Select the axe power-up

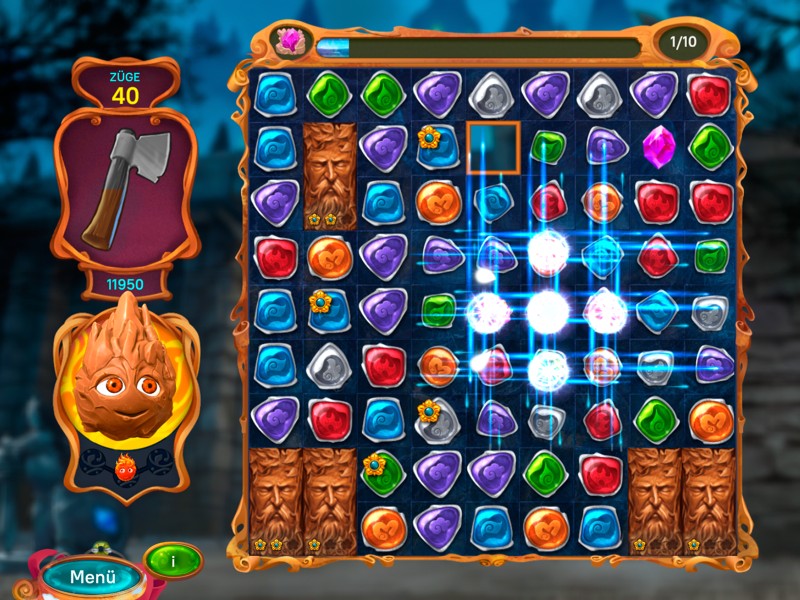click(x=126, y=187)
